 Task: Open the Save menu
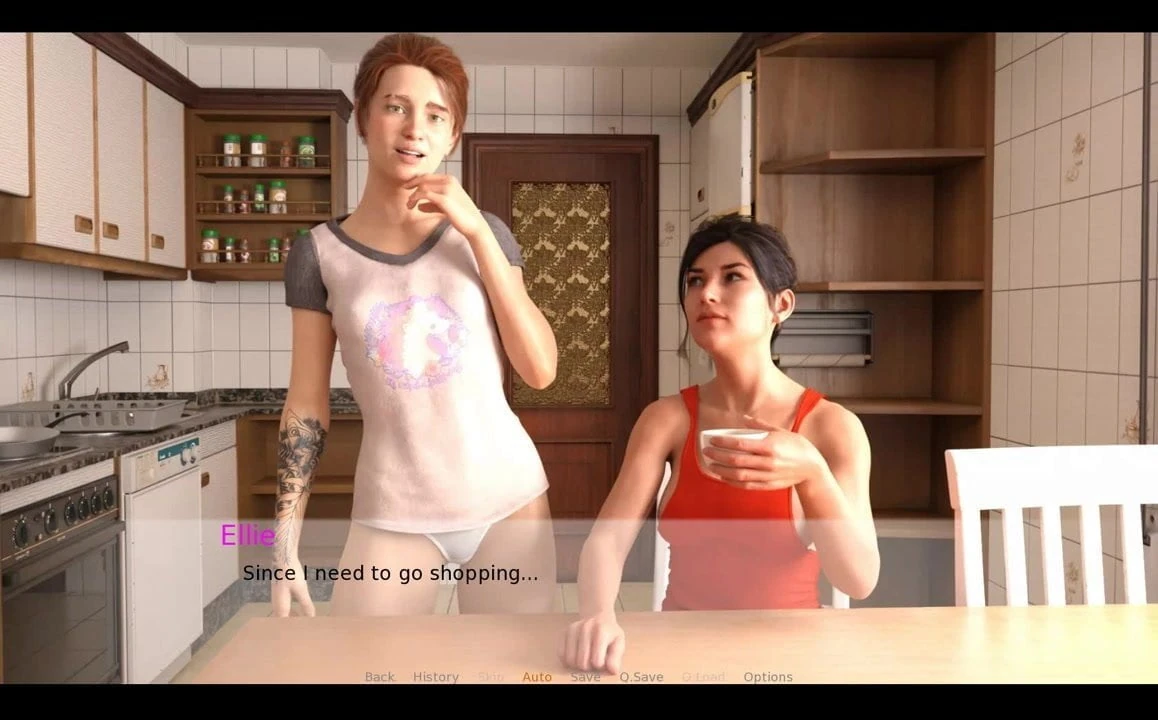click(585, 677)
